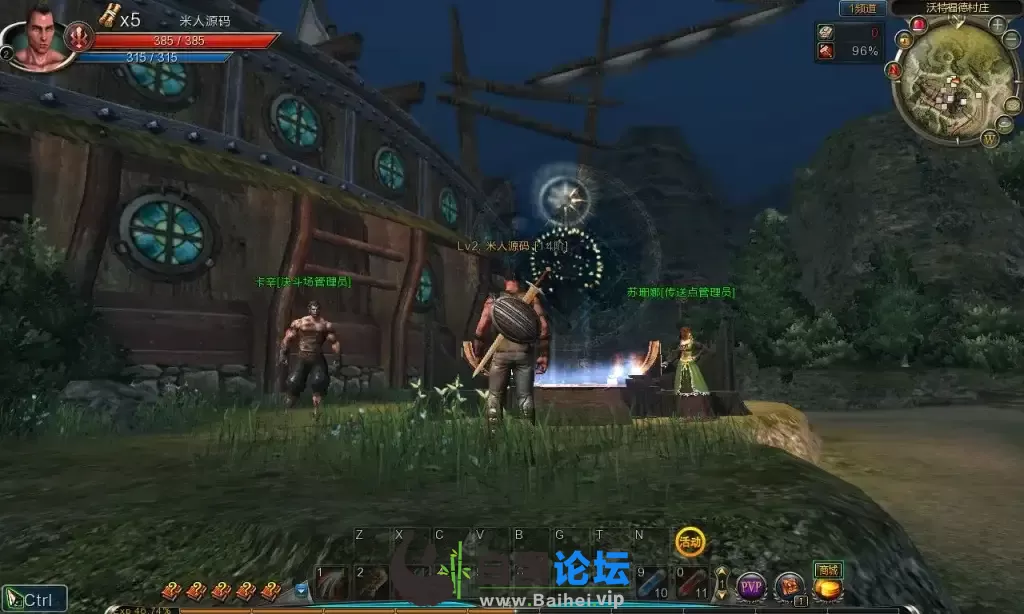Click the padlock icon beside minimap
Viewport: 1024px width, 614px height.
pos(904,40)
